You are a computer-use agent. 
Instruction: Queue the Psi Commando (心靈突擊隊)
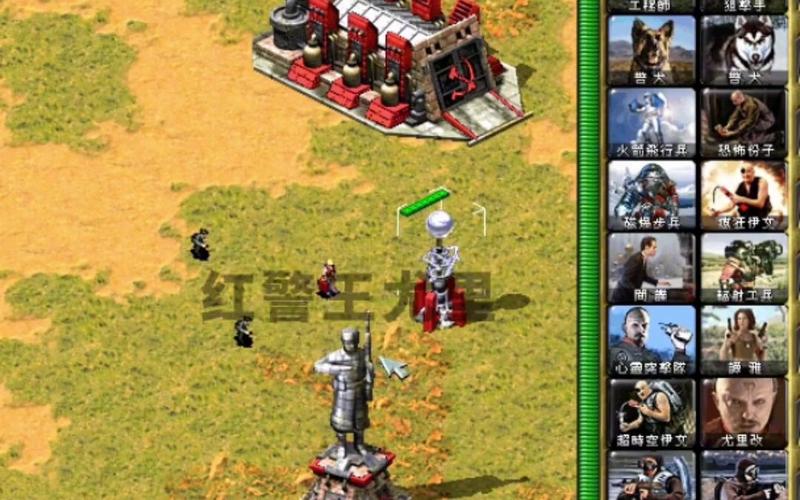pos(651,340)
